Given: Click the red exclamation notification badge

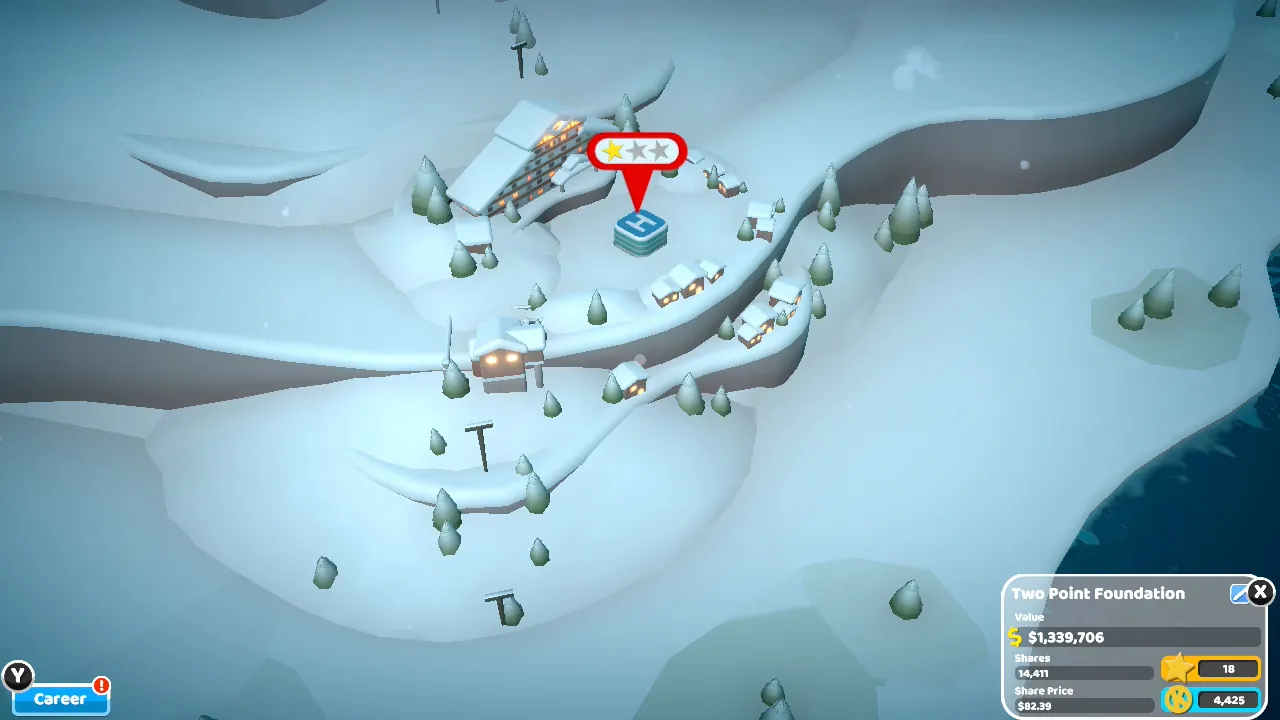Looking at the screenshot, I should [102, 685].
